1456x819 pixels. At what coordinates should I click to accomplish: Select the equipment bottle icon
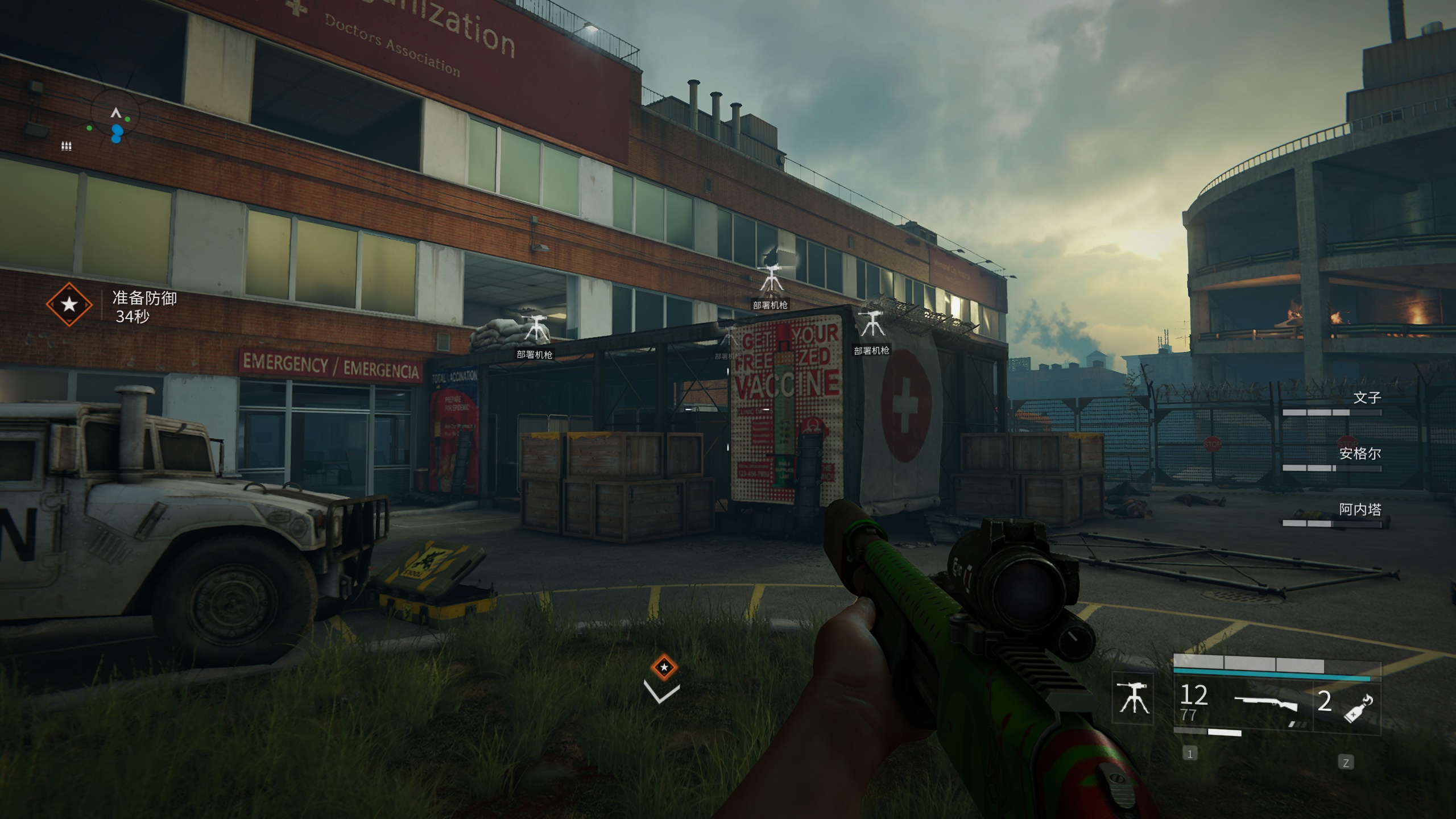(1359, 709)
